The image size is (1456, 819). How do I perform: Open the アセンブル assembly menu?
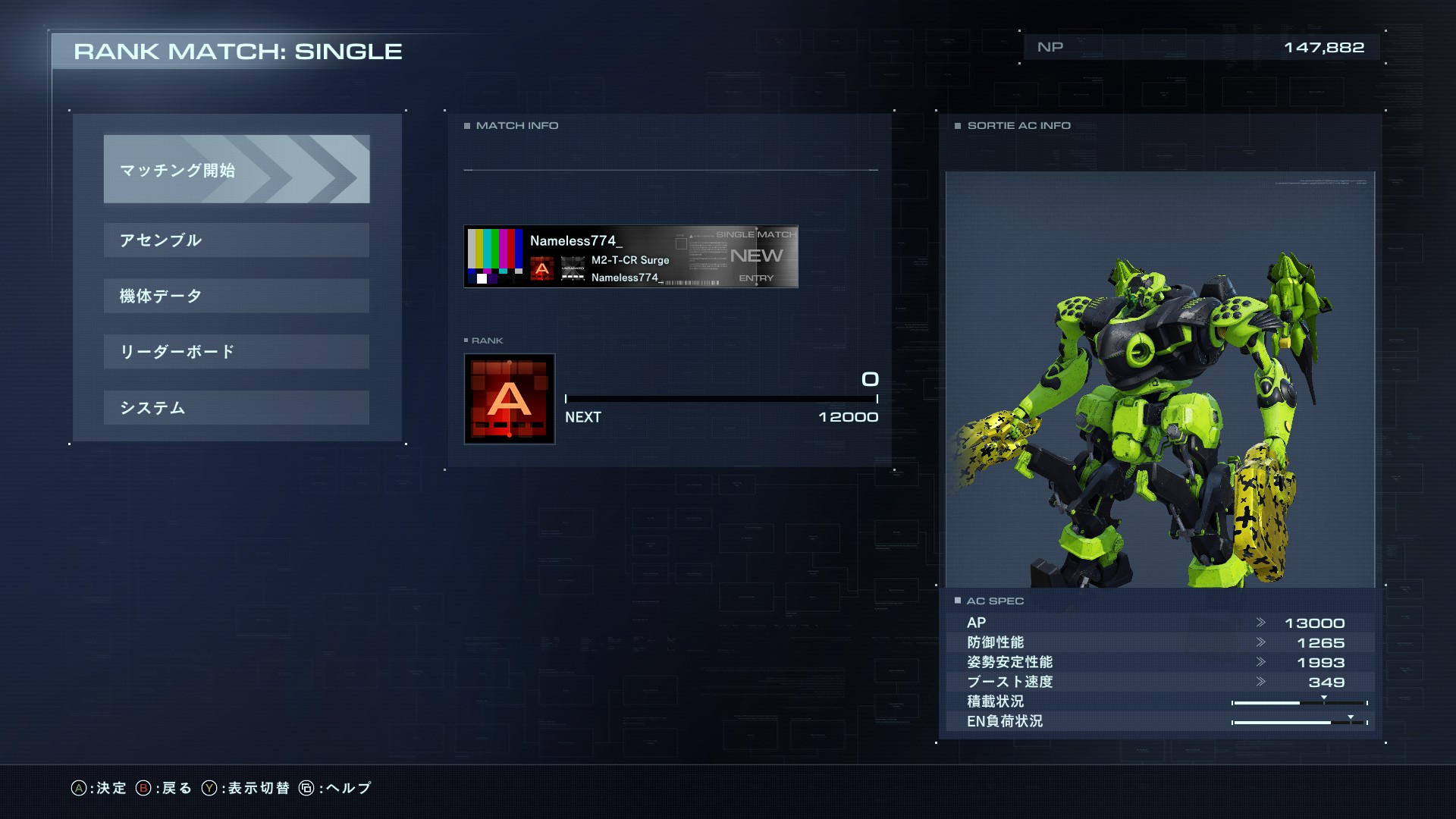pos(237,240)
